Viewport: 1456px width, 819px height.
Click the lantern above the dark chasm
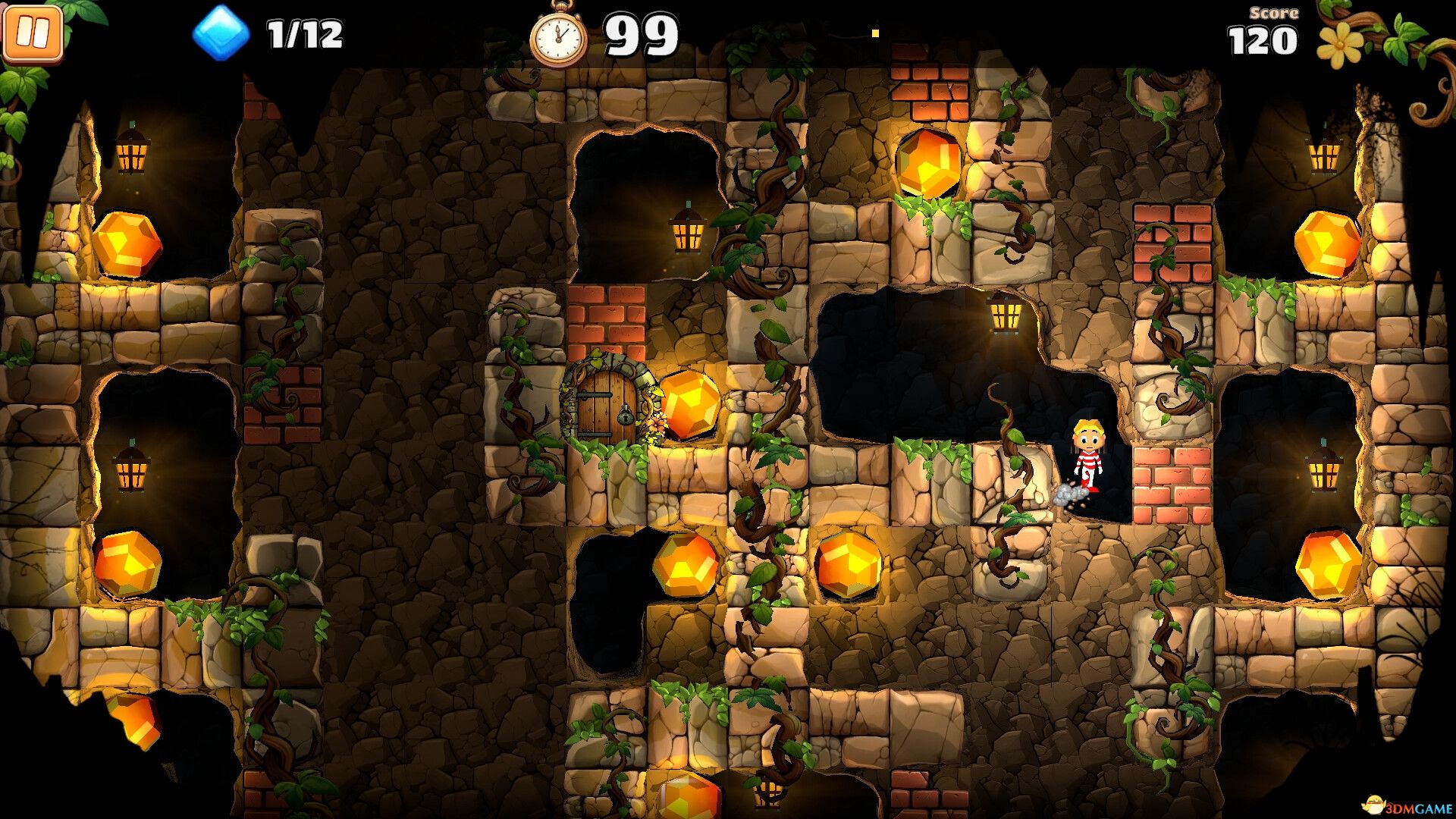pyautogui.click(x=1006, y=318)
